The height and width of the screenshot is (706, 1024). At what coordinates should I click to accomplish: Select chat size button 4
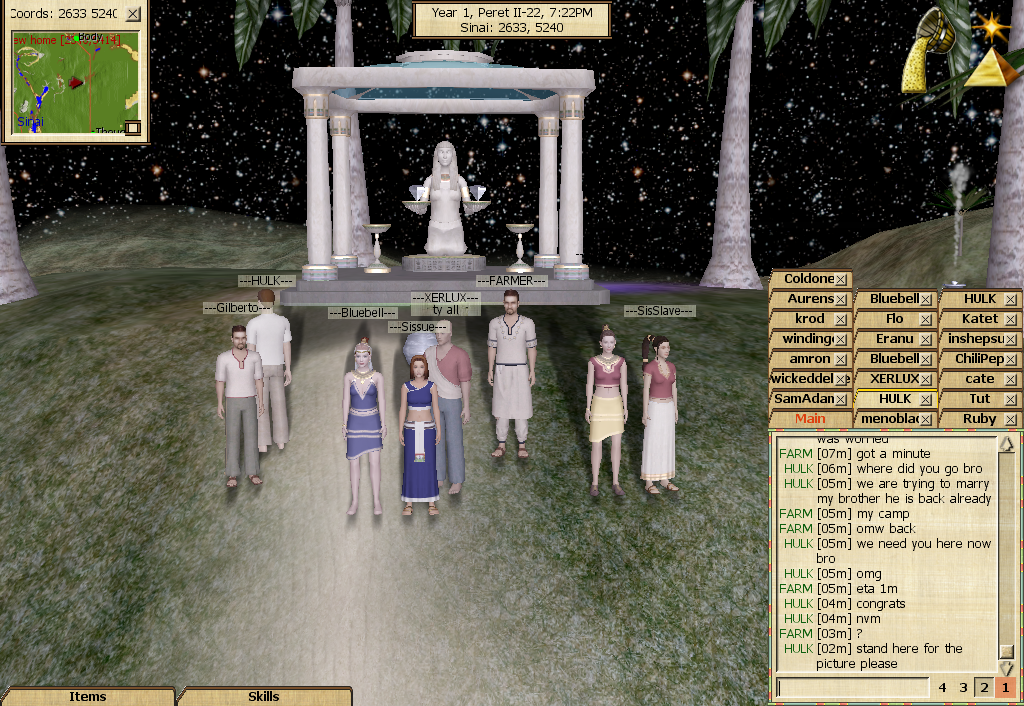point(942,688)
